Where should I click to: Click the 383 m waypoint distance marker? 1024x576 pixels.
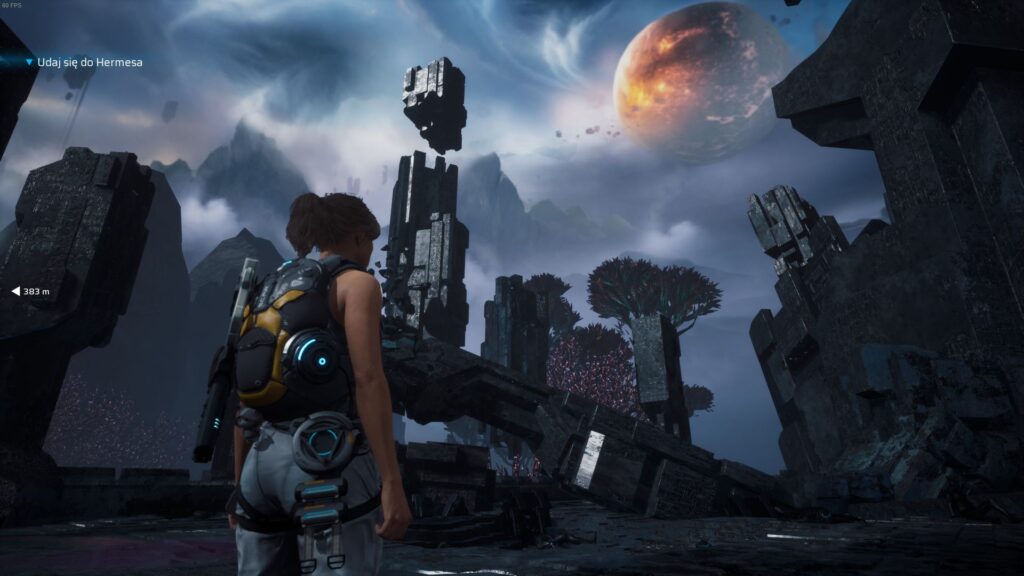pyautogui.click(x=31, y=291)
